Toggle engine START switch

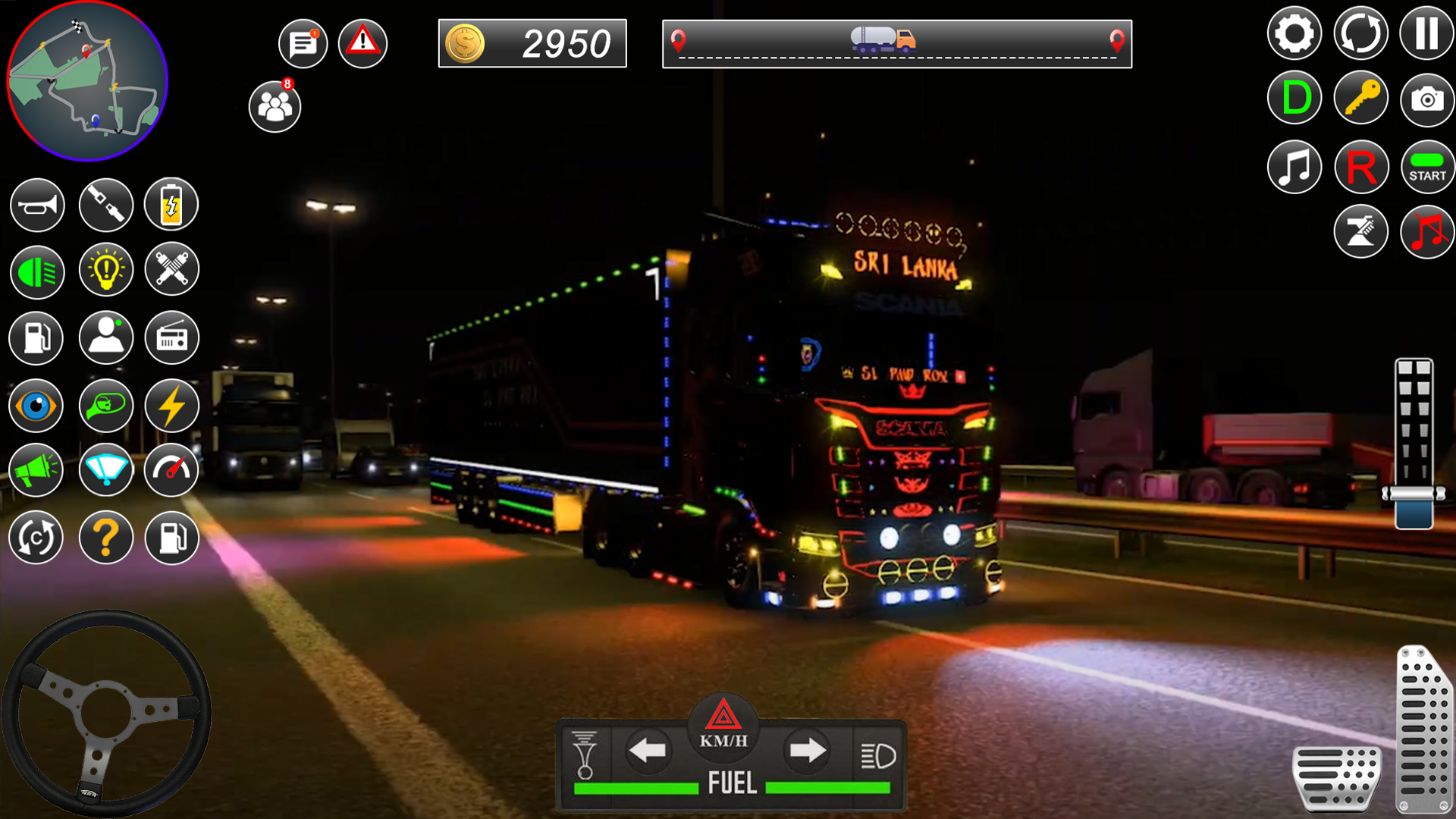(x=1427, y=166)
